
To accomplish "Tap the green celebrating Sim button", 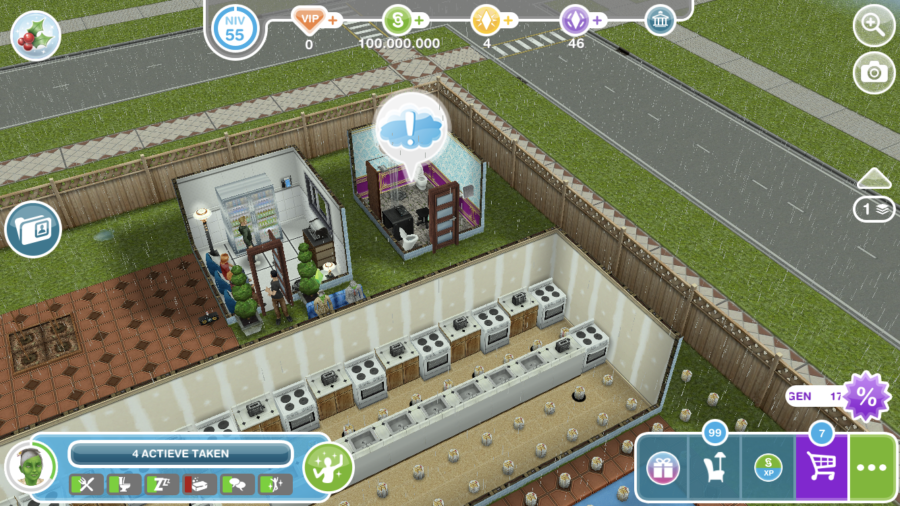I will click(328, 467).
